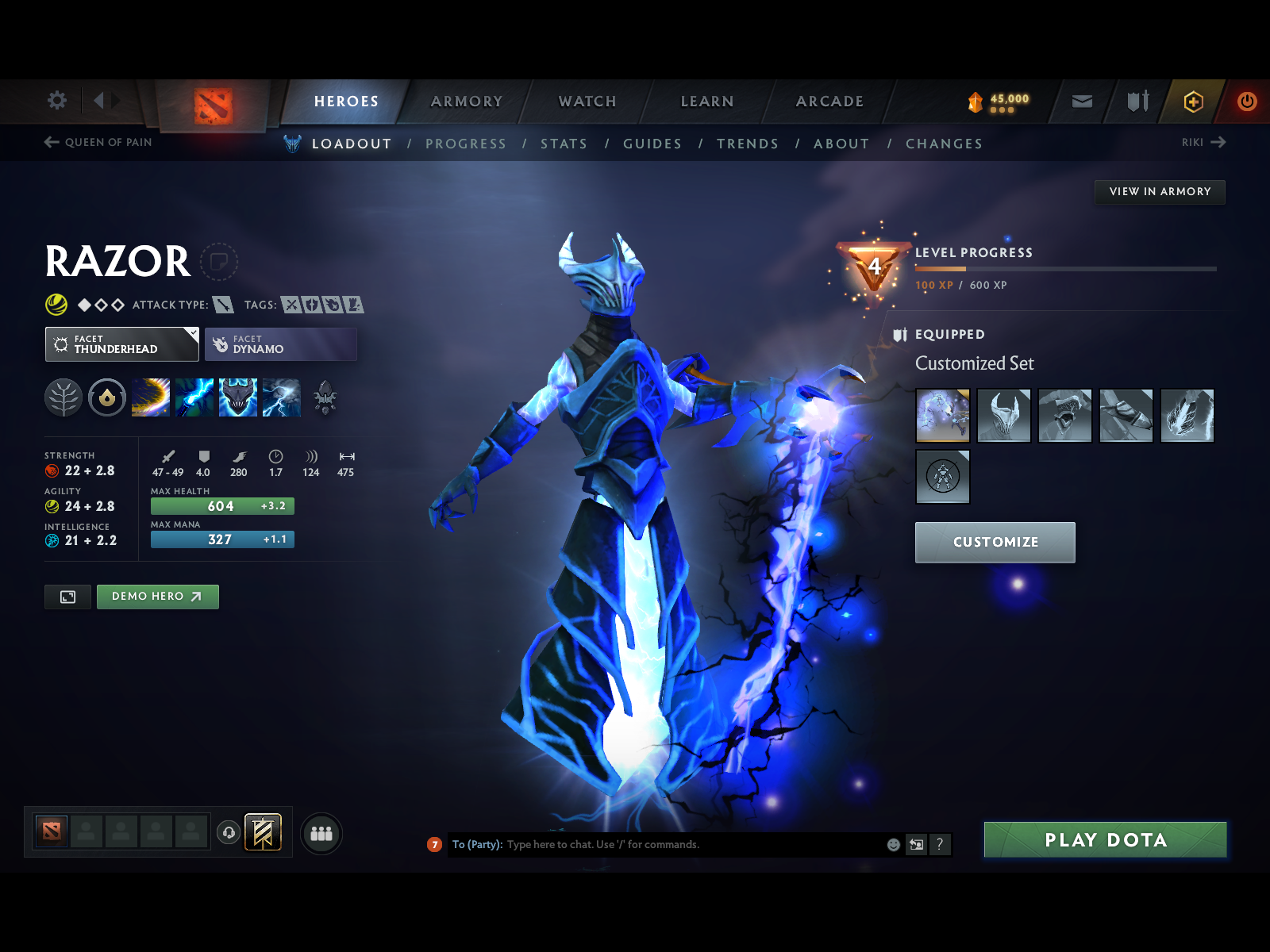Select the Dynamo facet
The width and height of the screenshot is (1270, 952).
coord(280,344)
